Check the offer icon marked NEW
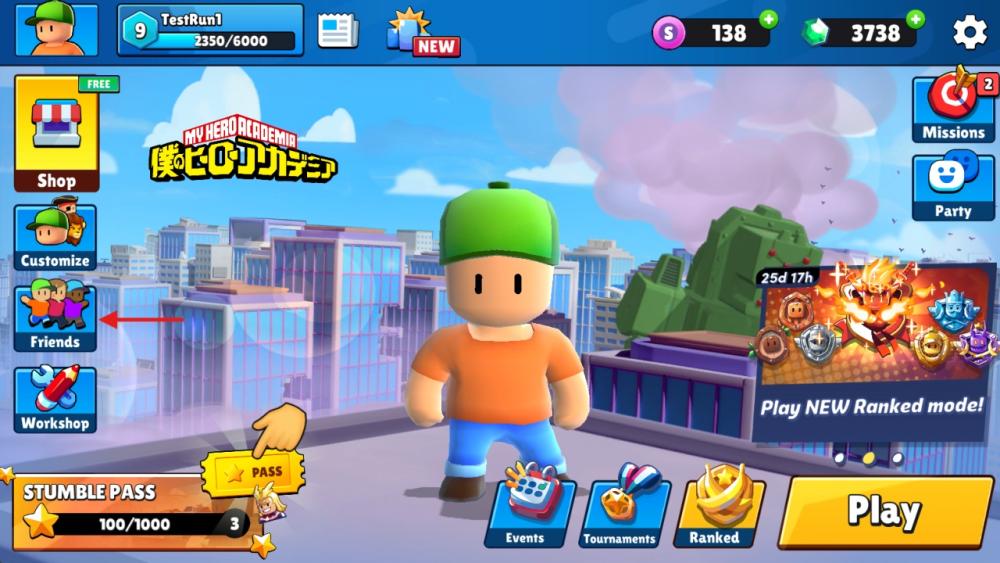This screenshot has height=563, width=1000. (420, 33)
